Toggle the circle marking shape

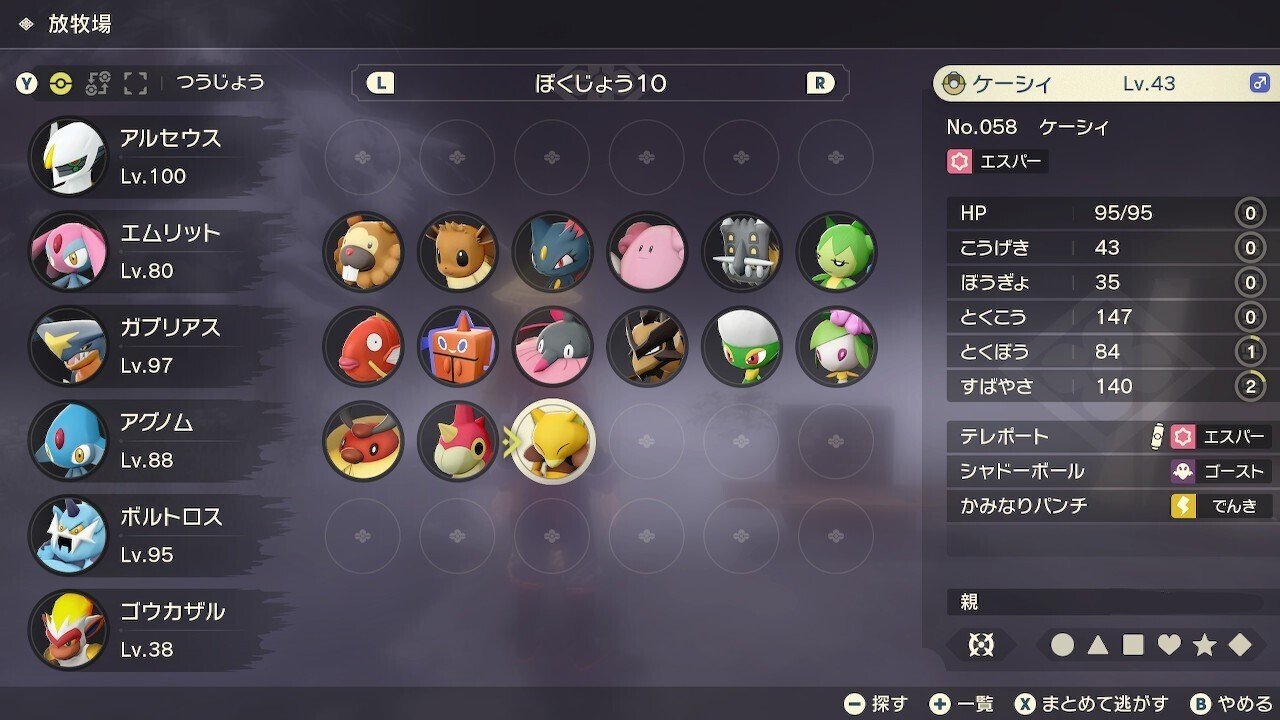[1064, 646]
